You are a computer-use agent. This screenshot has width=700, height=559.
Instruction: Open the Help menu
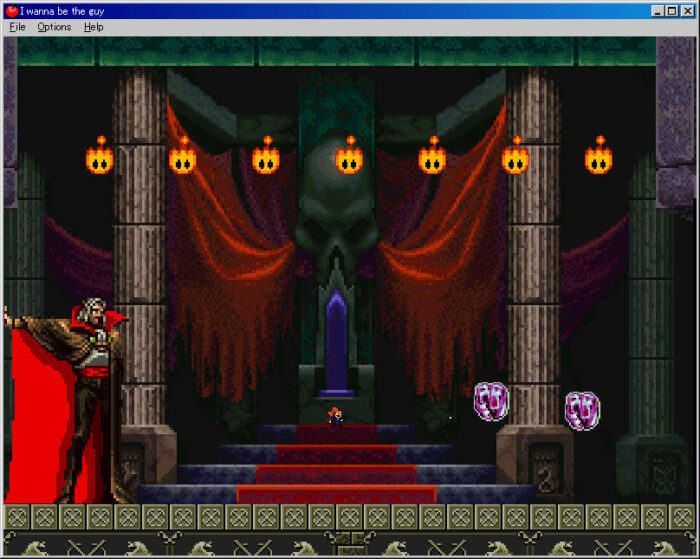tap(93, 27)
